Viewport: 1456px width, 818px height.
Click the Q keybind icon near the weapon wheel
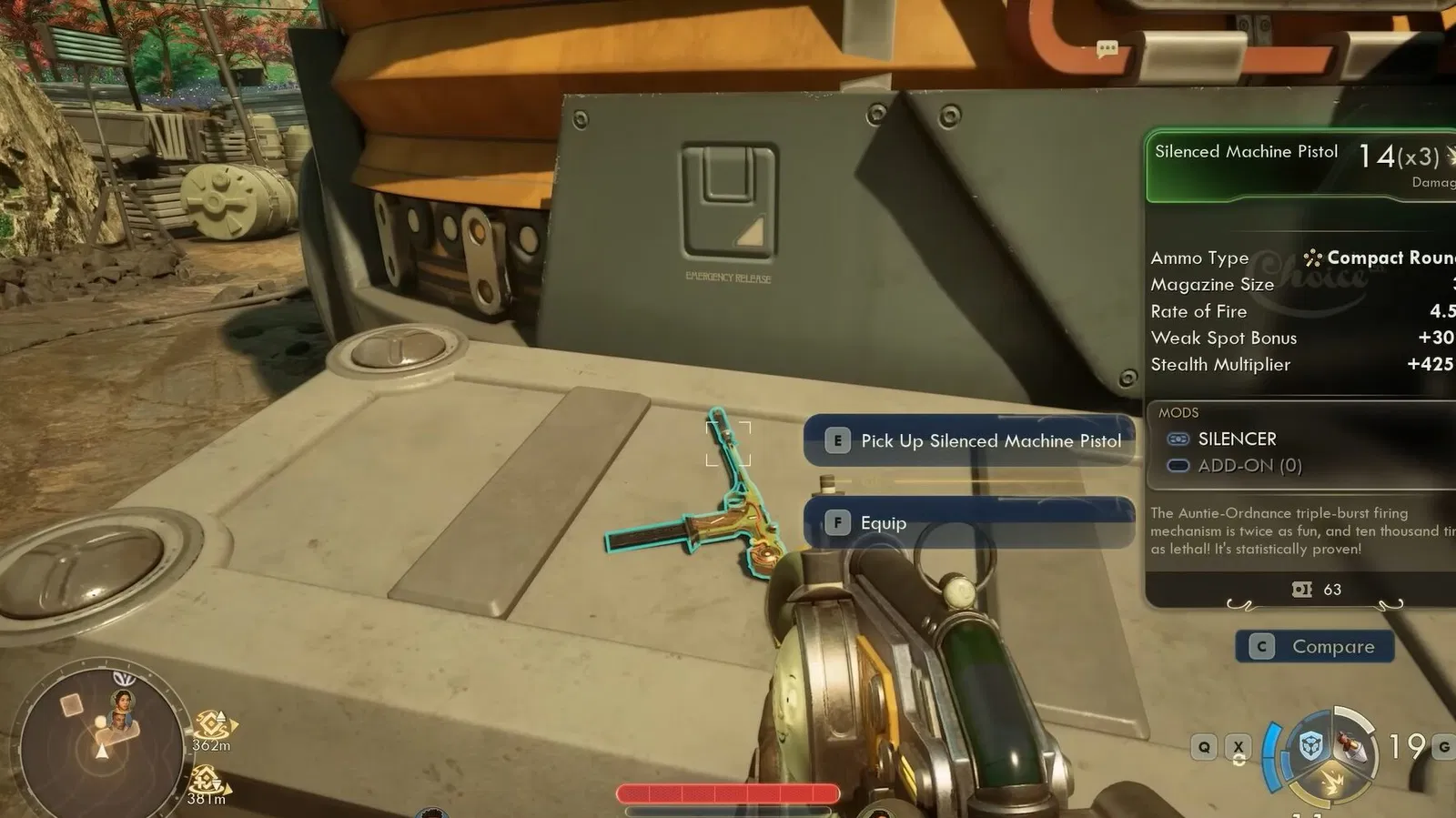[1205, 746]
